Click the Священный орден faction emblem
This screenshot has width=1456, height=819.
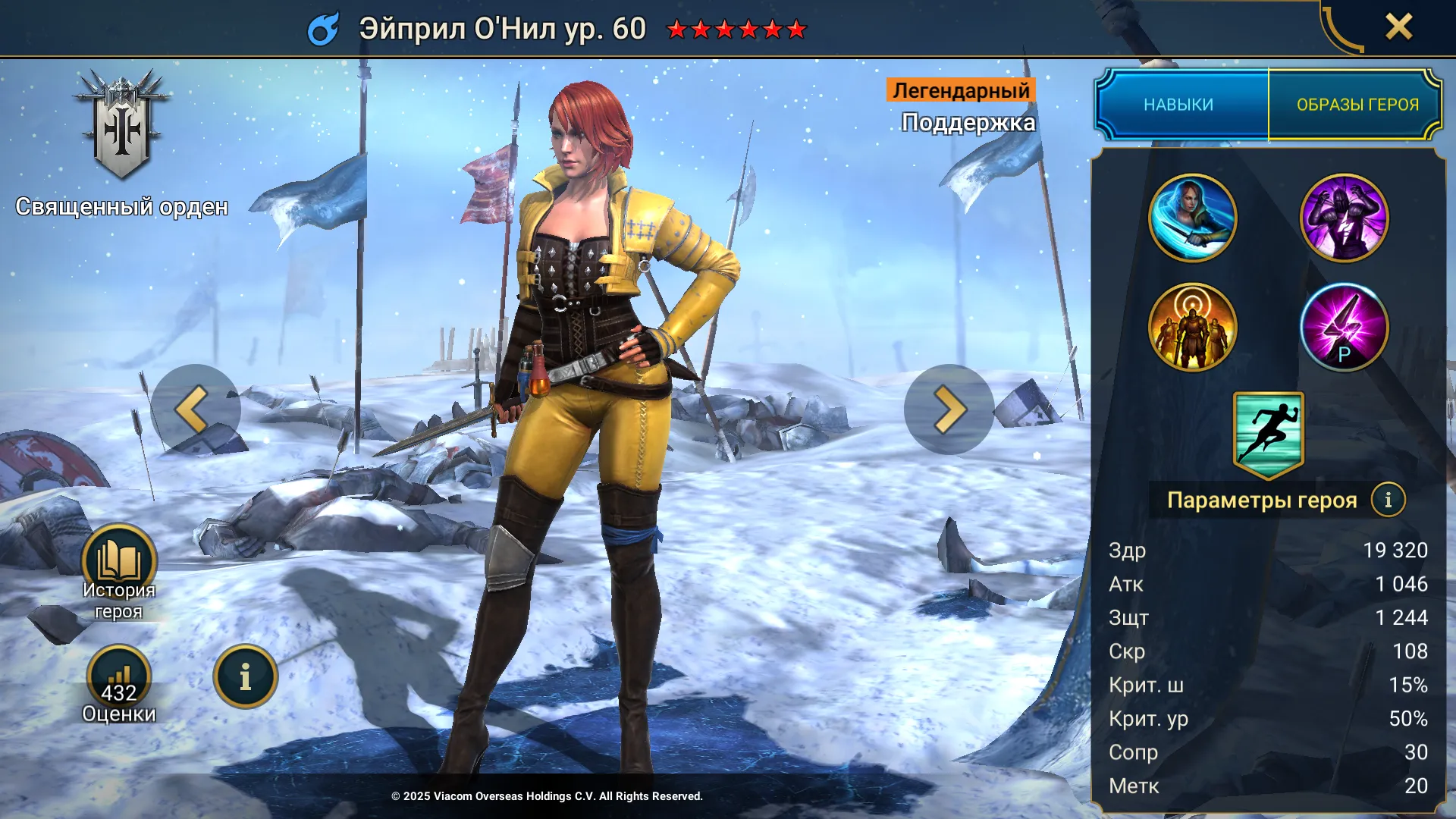(121, 125)
